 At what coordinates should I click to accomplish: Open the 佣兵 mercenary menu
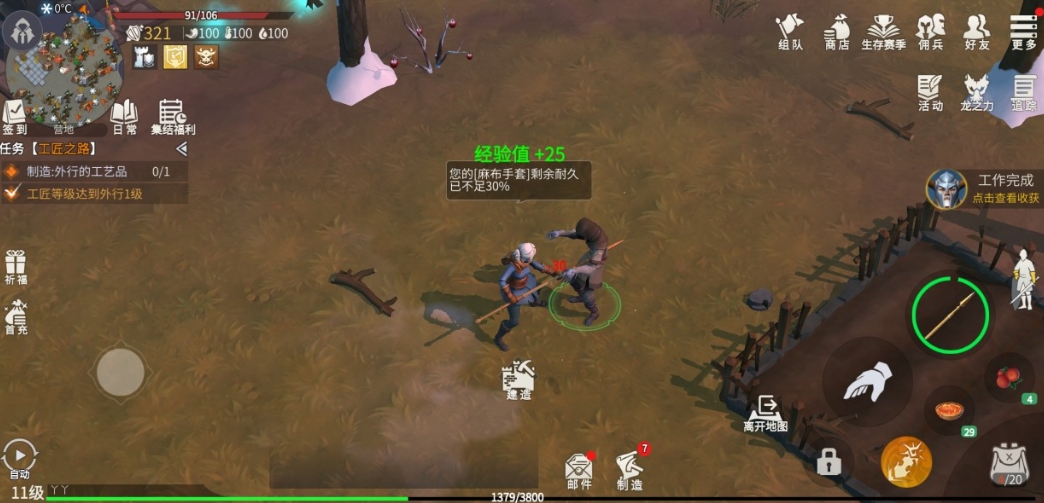pyautogui.click(x=930, y=31)
